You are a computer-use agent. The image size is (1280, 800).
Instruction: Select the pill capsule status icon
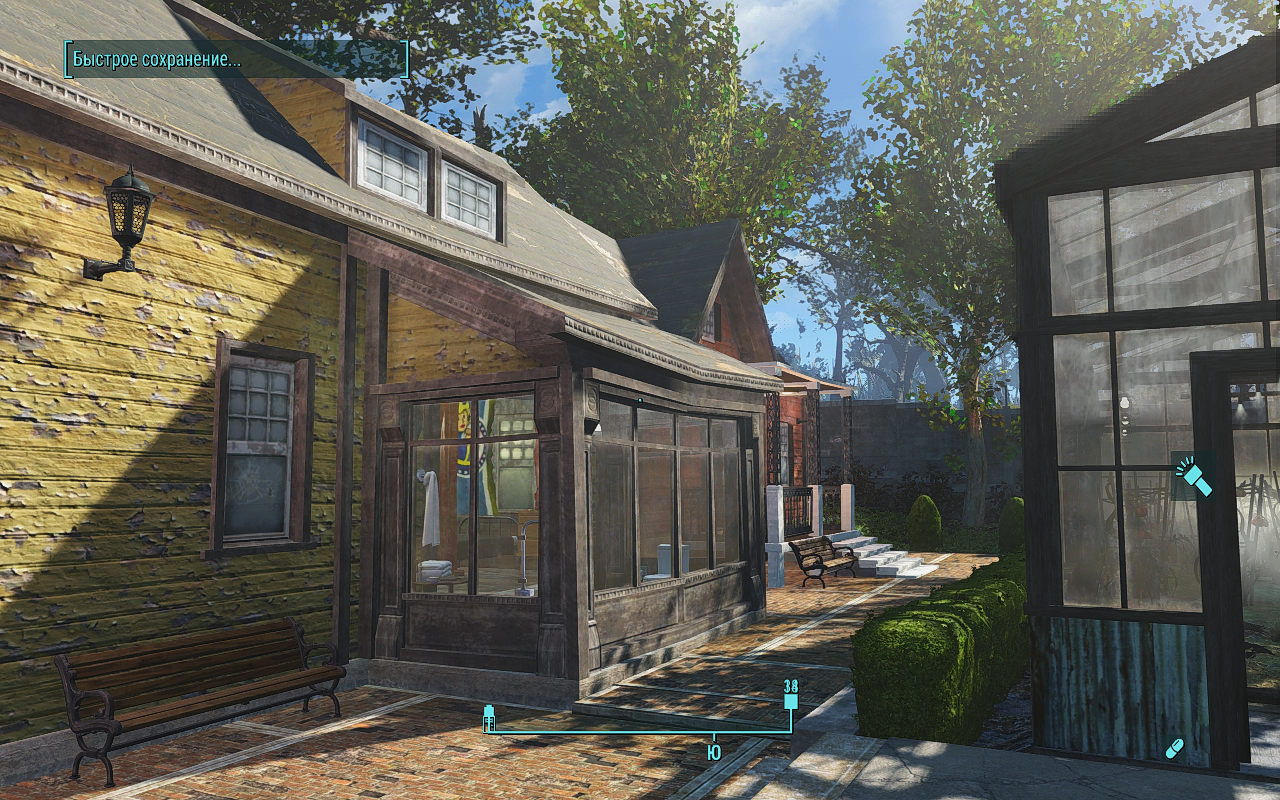pos(1176,748)
